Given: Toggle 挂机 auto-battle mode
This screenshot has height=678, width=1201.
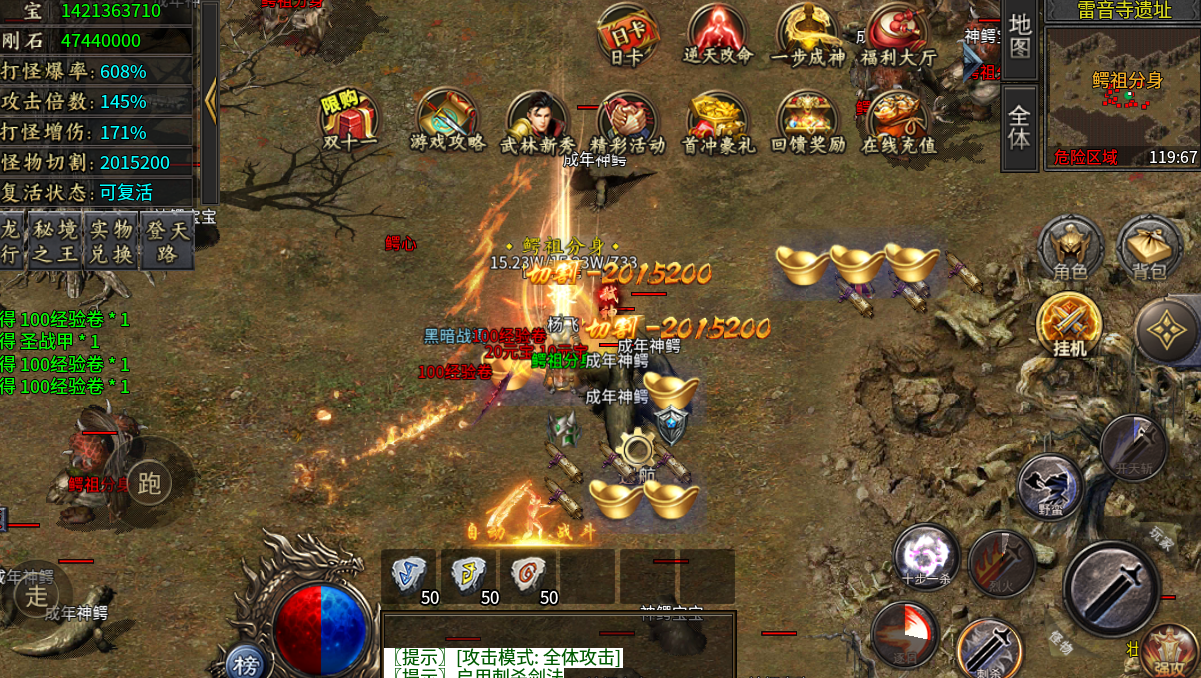Looking at the screenshot, I should (1069, 325).
